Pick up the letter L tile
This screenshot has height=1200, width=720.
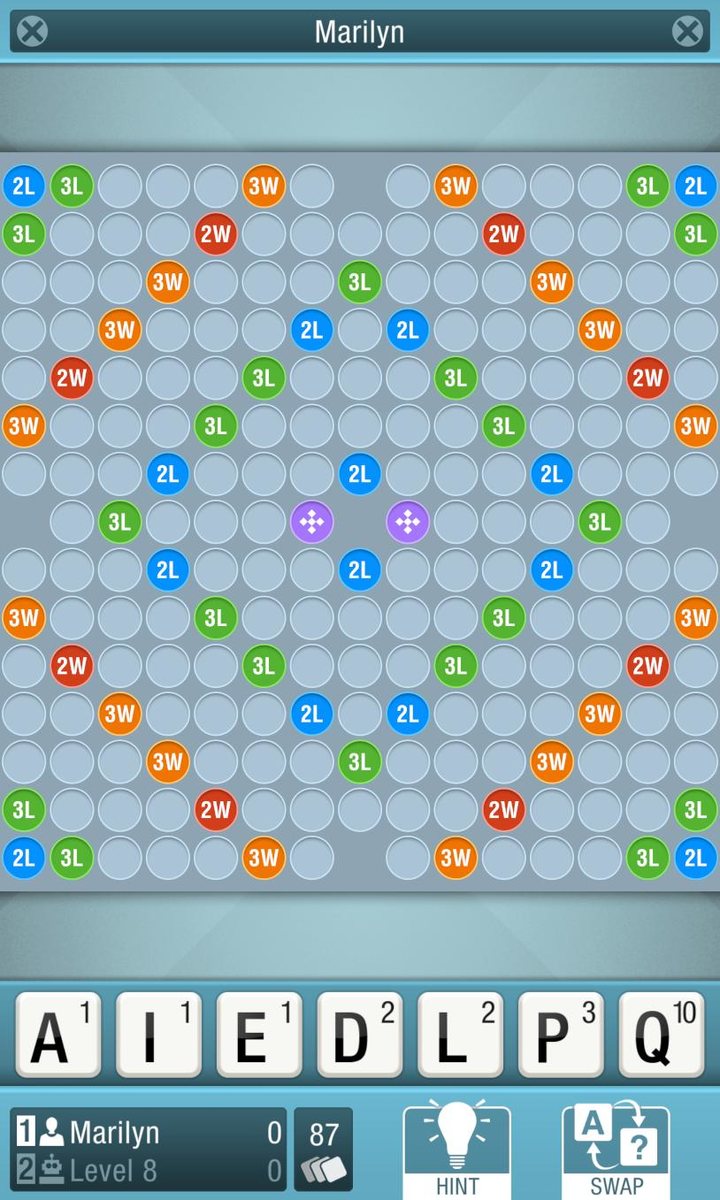pos(460,1034)
